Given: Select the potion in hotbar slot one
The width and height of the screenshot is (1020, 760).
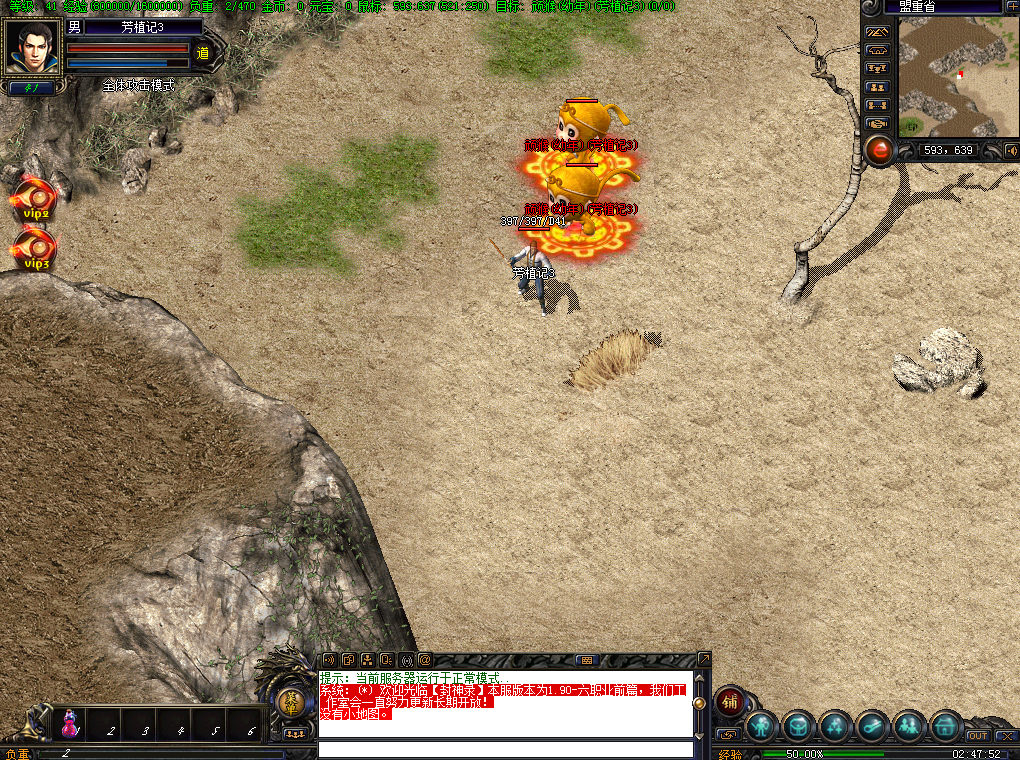Looking at the screenshot, I should tap(71, 724).
